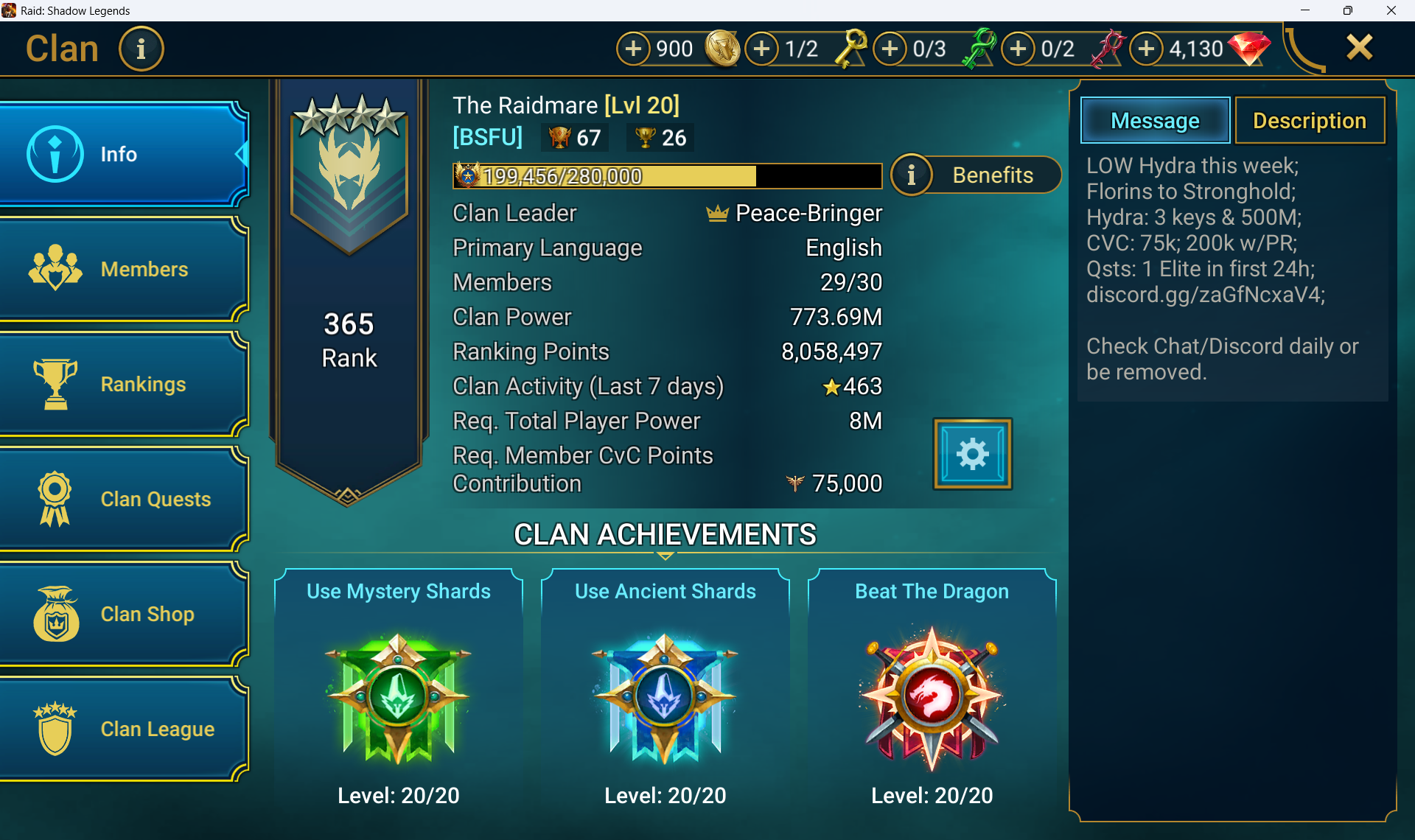This screenshot has height=840, width=1415.
Task: Add clan gold with plus beside 900
Action: pyautogui.click(x=633, y=49)
